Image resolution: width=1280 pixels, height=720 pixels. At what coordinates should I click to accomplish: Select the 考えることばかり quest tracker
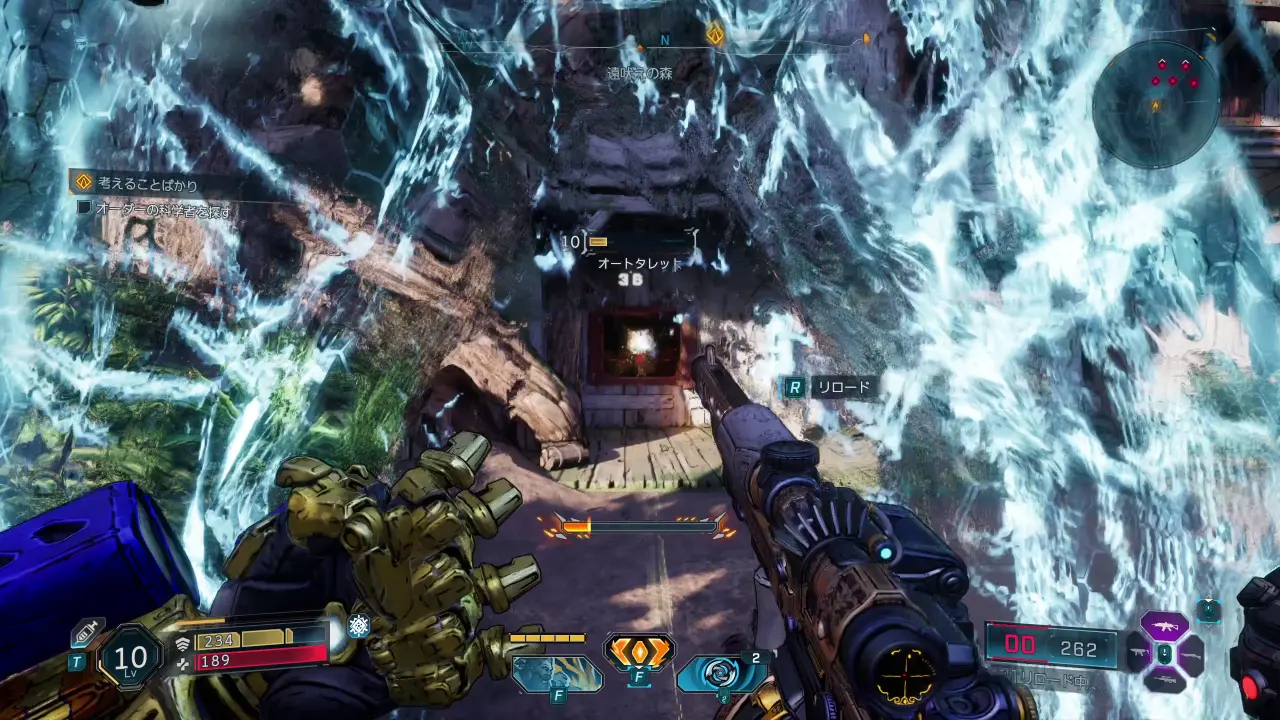(147, 183)
